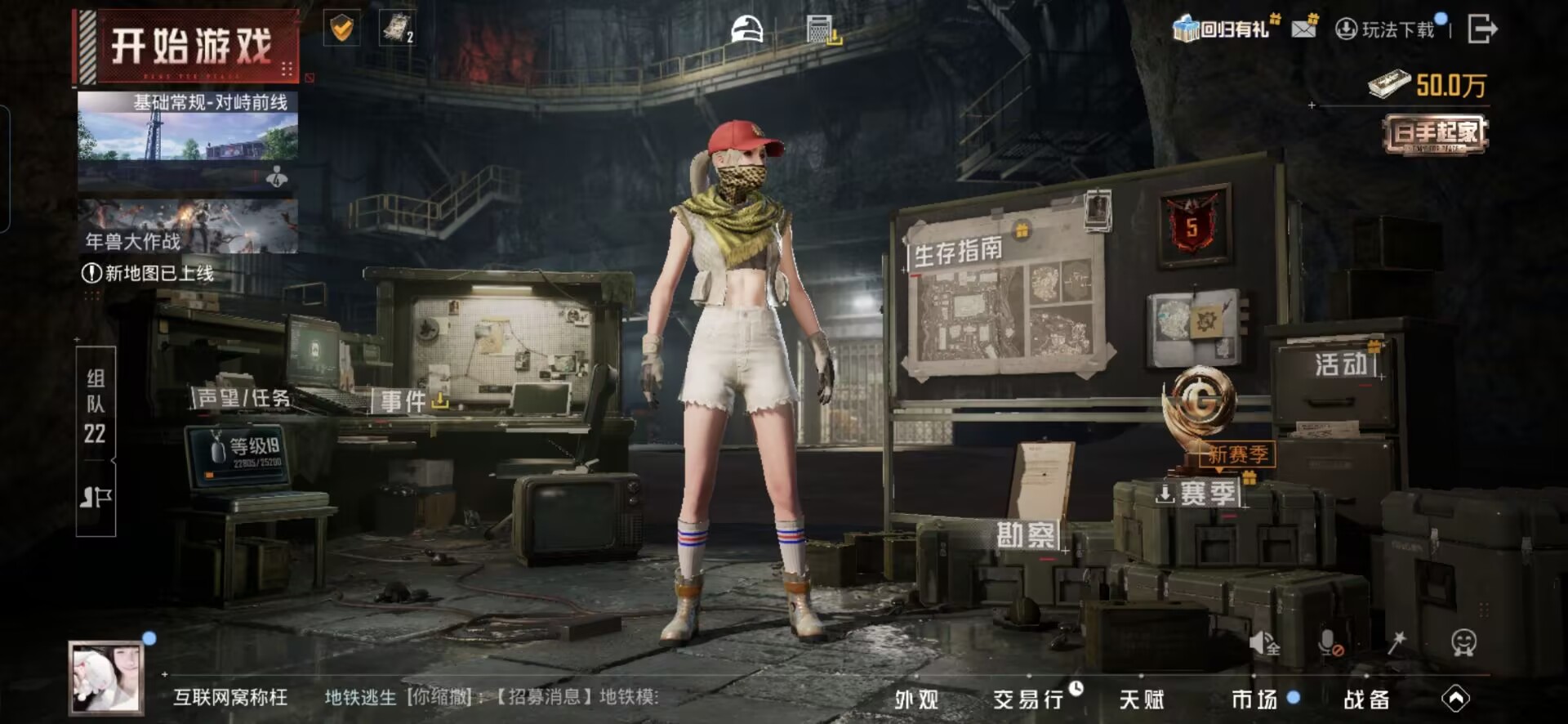This screenshot has height=724, width=1568.
Task: Open the 活动 activities cabinet
Action: [1341, 364]
